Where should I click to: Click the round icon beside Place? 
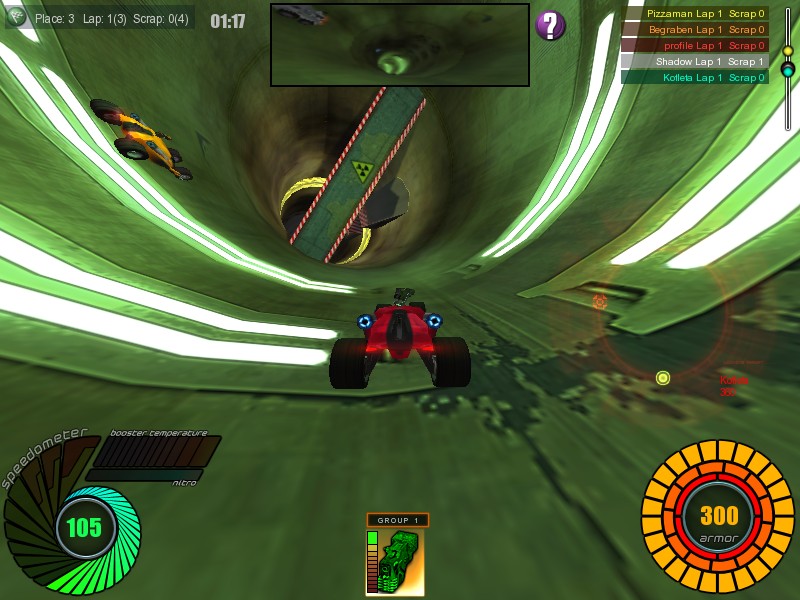click(x=17, y=17)
